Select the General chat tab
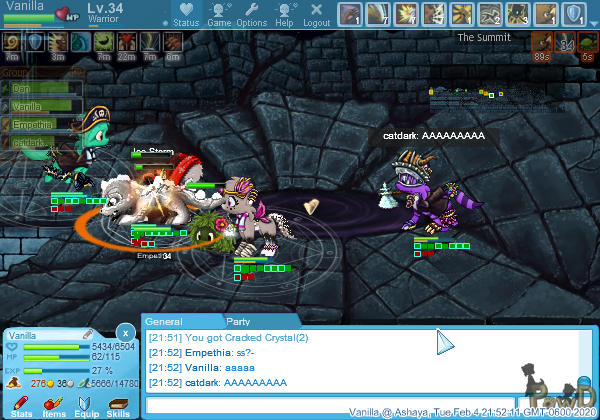The image size is (600, 420). tap(165, 322)
